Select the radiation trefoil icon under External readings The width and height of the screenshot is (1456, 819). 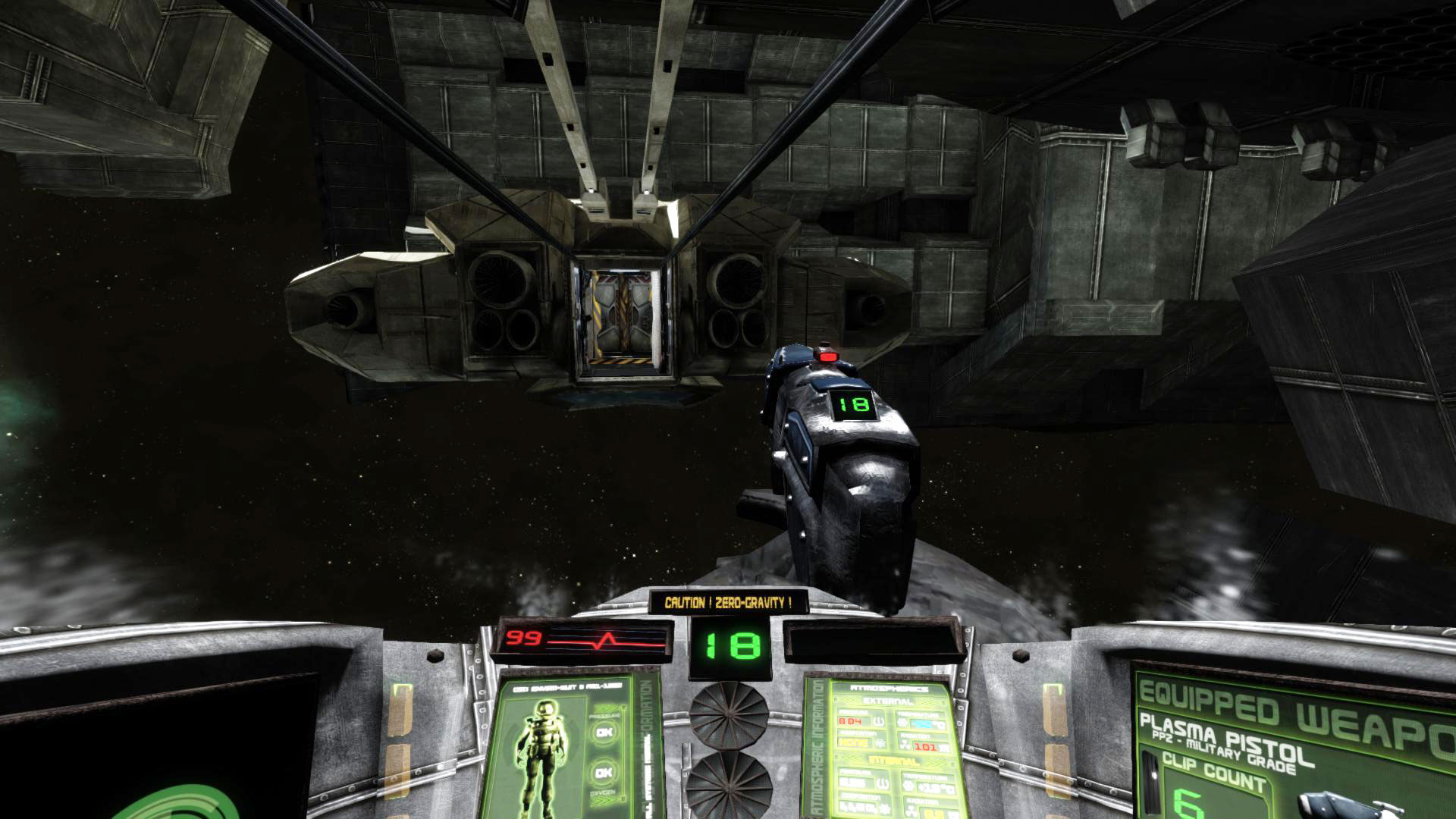coord(904,743)
